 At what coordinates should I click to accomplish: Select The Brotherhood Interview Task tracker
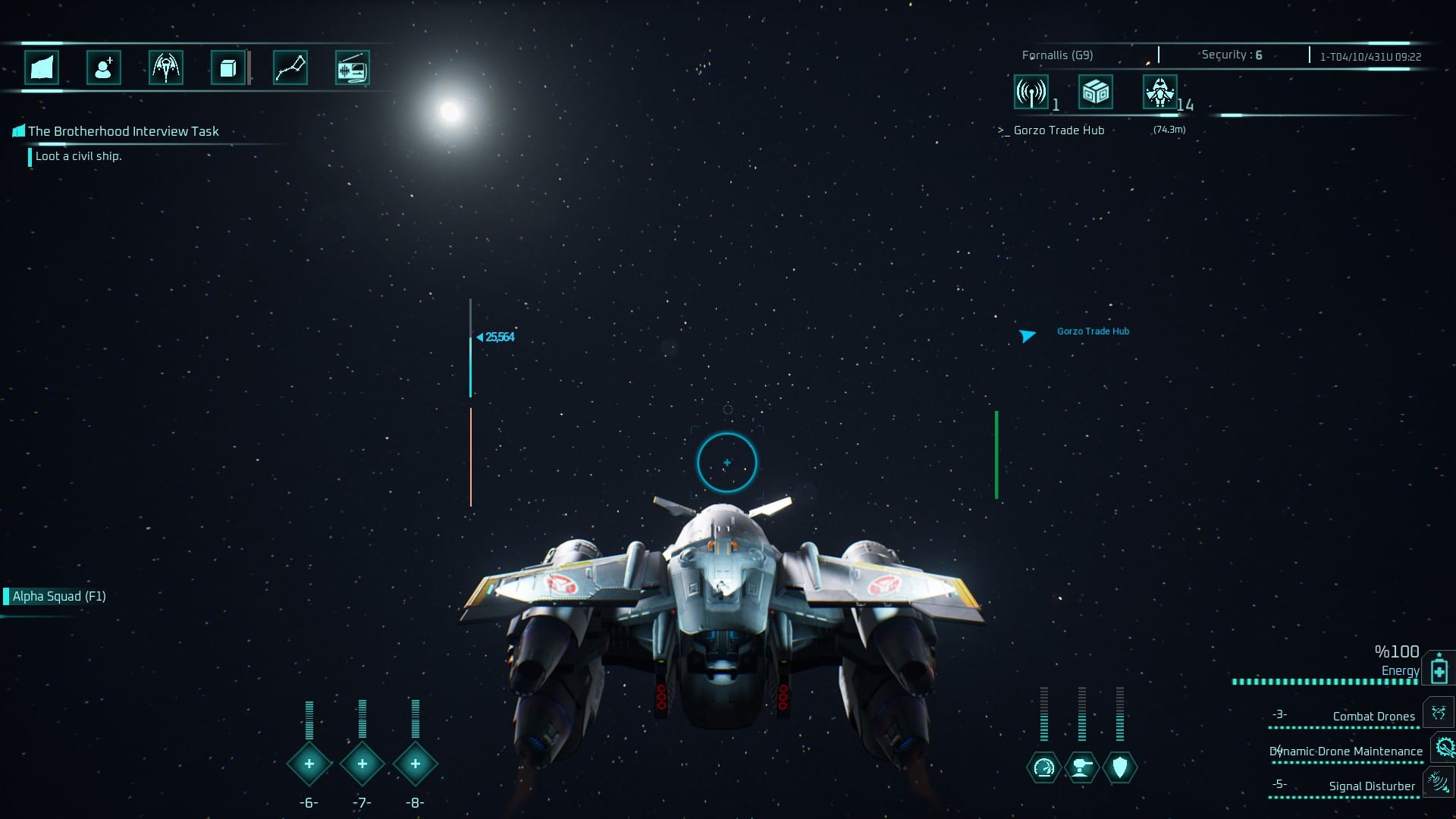point(123,131)
